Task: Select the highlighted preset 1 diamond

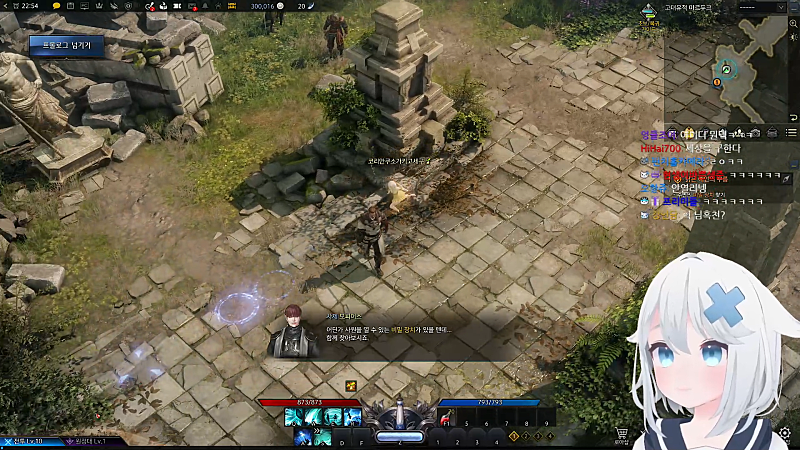Action: [x=514, y=436]
